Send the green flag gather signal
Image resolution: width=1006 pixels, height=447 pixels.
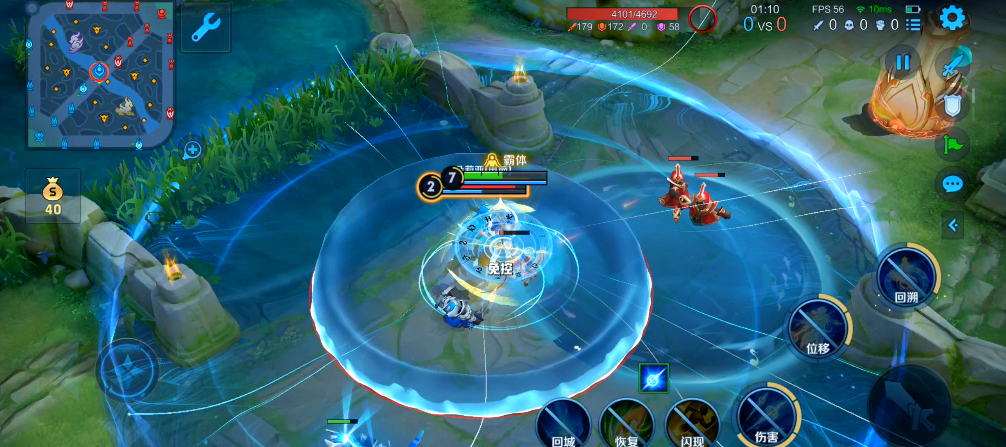(x=952, y=144)
